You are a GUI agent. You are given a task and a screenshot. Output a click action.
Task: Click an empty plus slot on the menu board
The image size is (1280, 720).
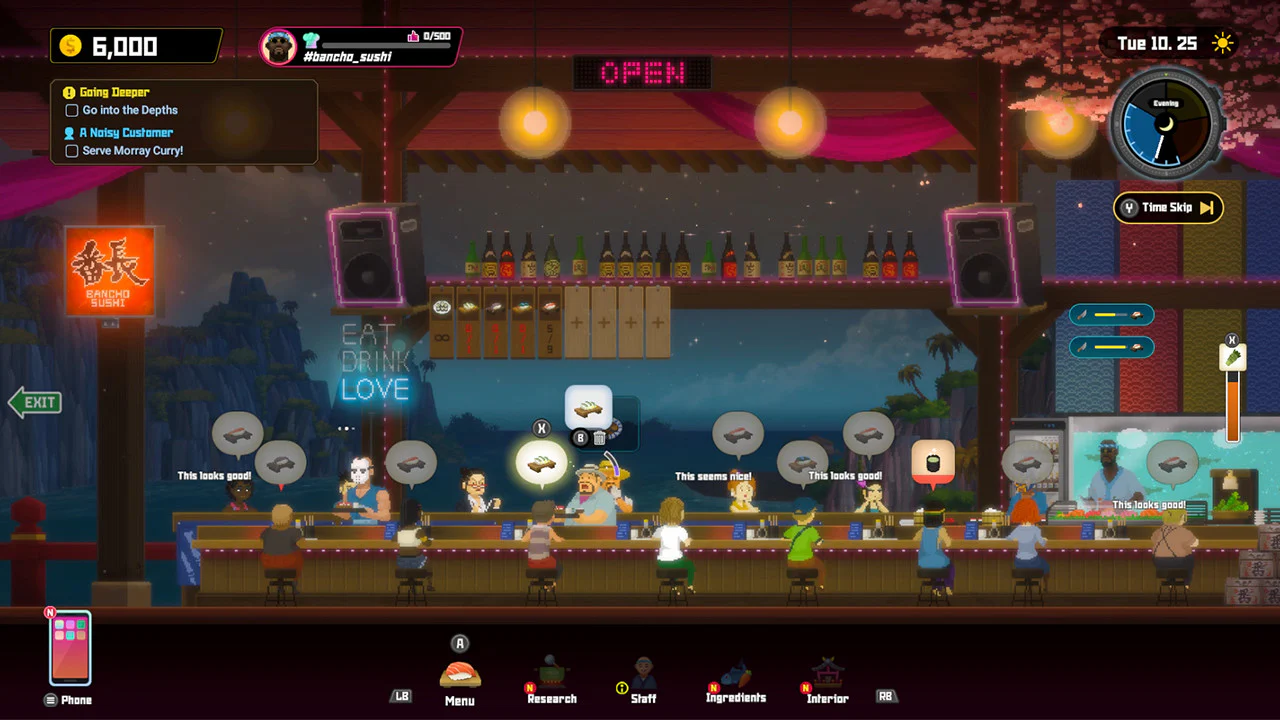(576, 323)
